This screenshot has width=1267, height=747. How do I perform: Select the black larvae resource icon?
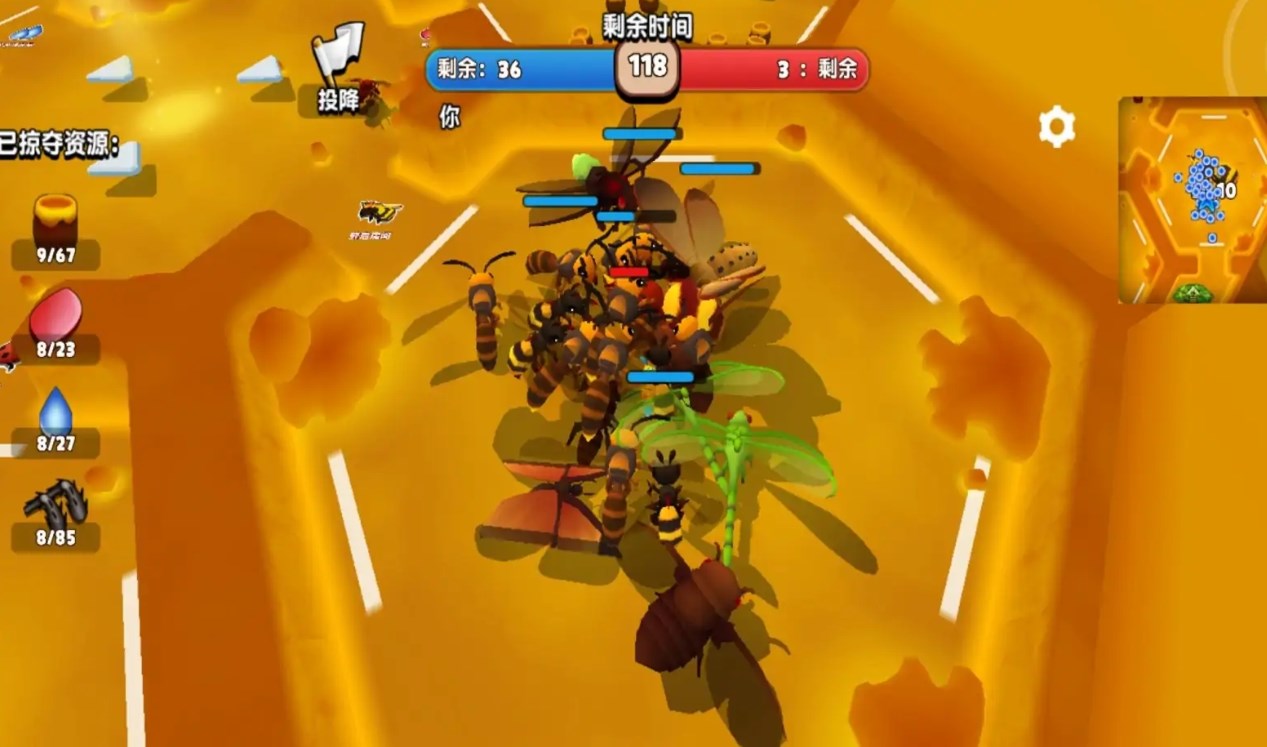click(x=55, y=503)
